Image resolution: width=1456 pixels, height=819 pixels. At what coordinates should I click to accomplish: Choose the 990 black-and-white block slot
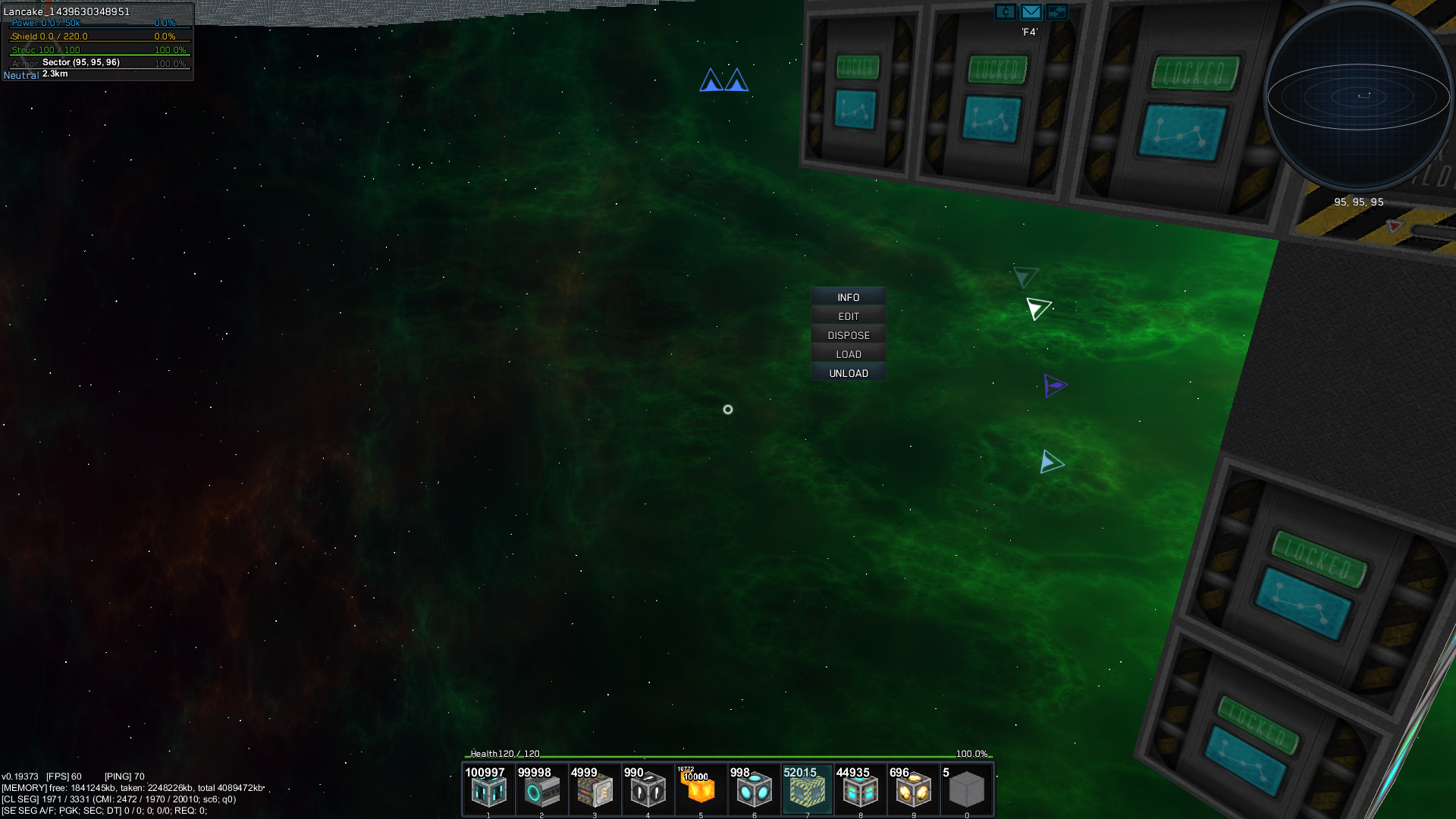648,790
